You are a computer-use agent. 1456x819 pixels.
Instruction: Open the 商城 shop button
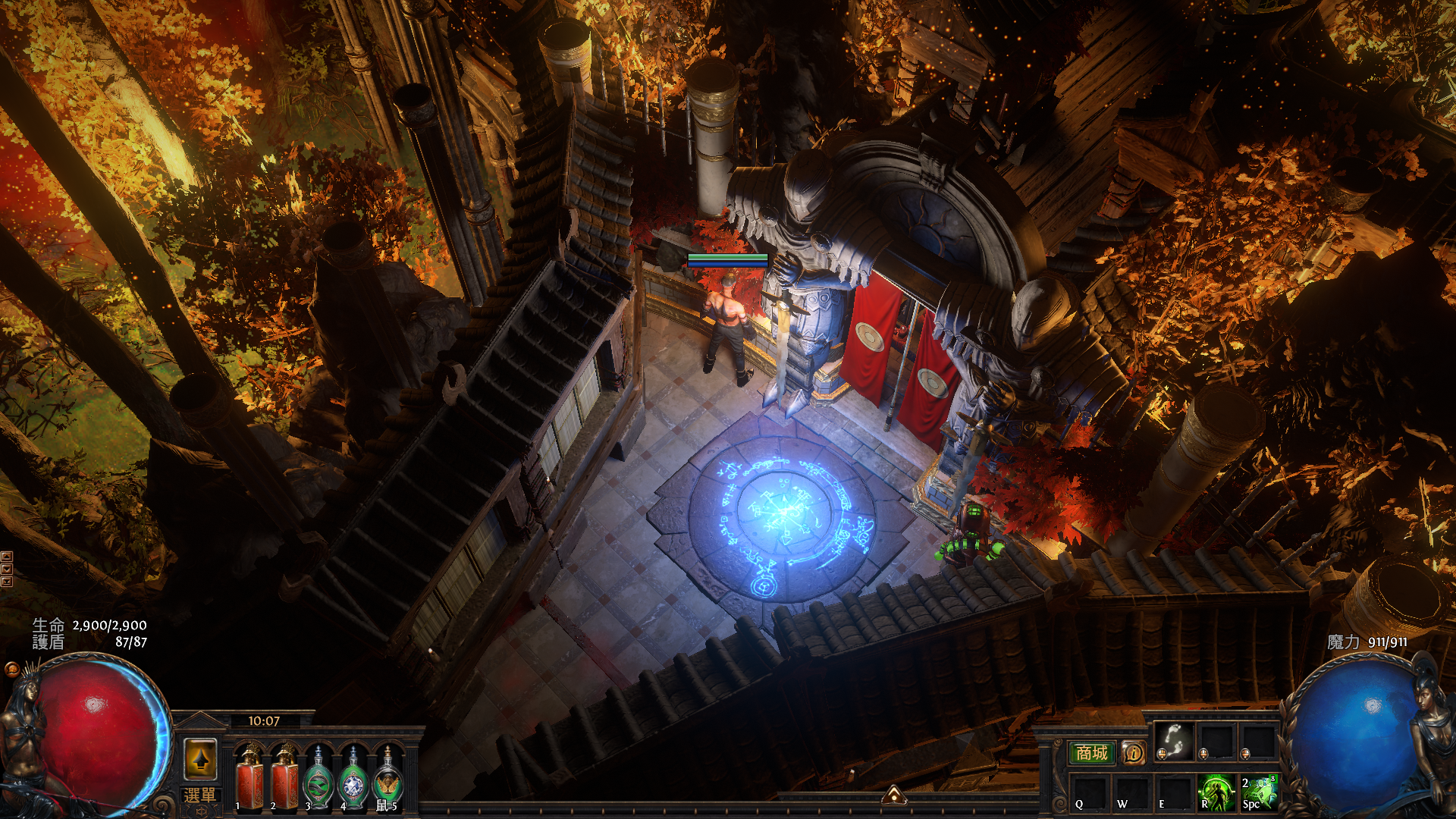click(1091, 752)
